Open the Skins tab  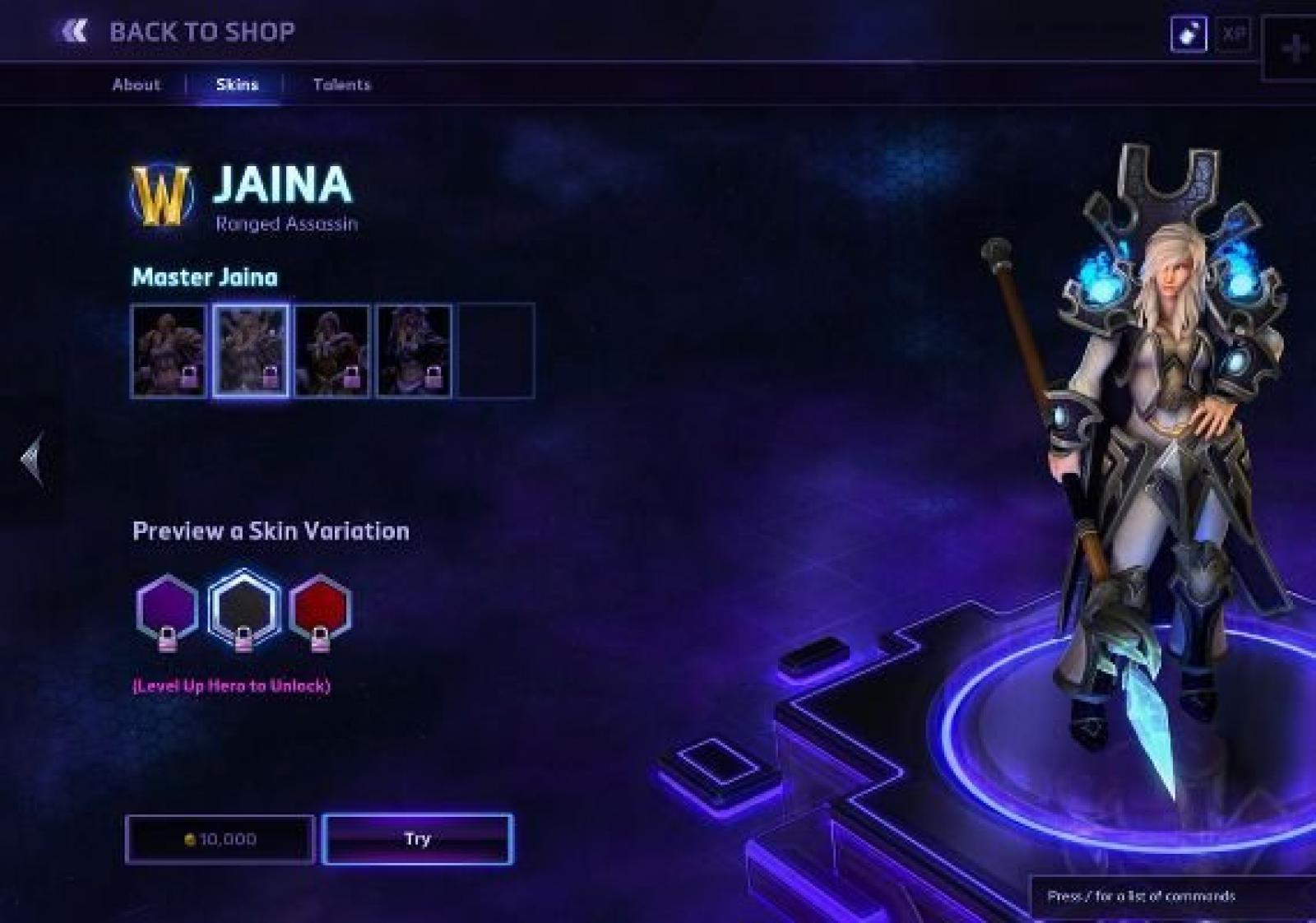pyautogui.click(x=237, y=85)
